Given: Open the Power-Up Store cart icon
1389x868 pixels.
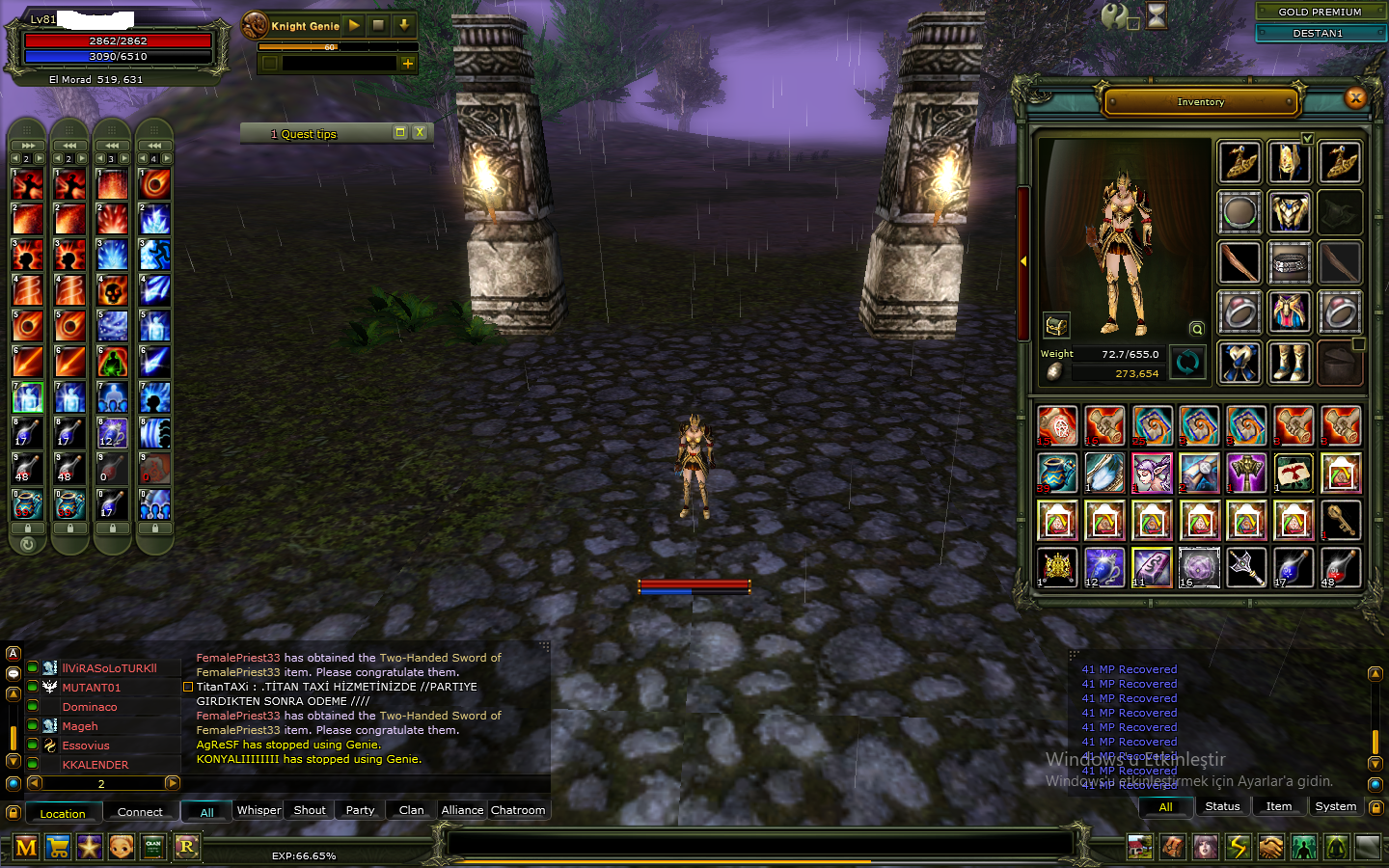Looking at the screenshot, I should [59, 846].
